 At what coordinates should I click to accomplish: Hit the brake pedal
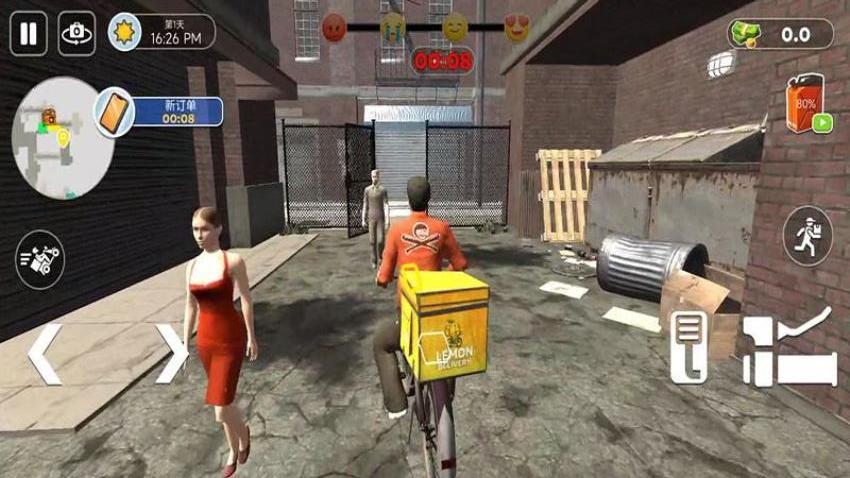pyautogui.click(x=689, y=347)
